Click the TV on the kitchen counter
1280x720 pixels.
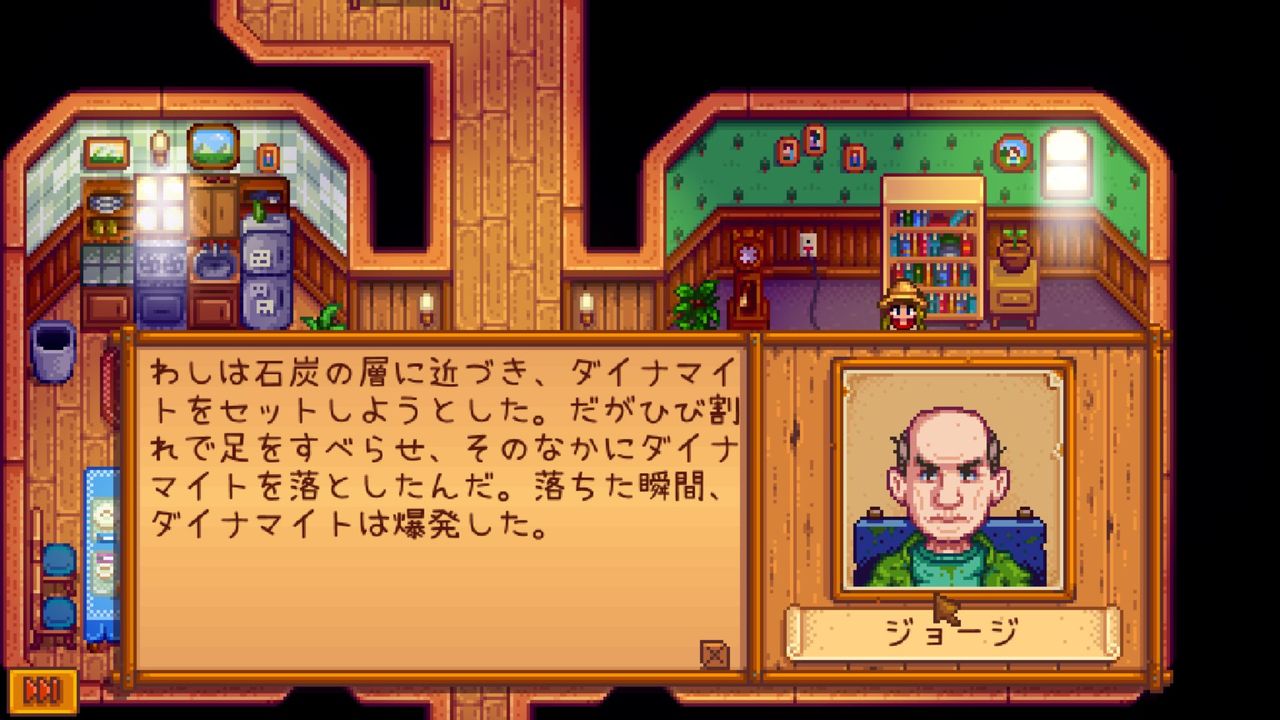click(x=215, y=148)
